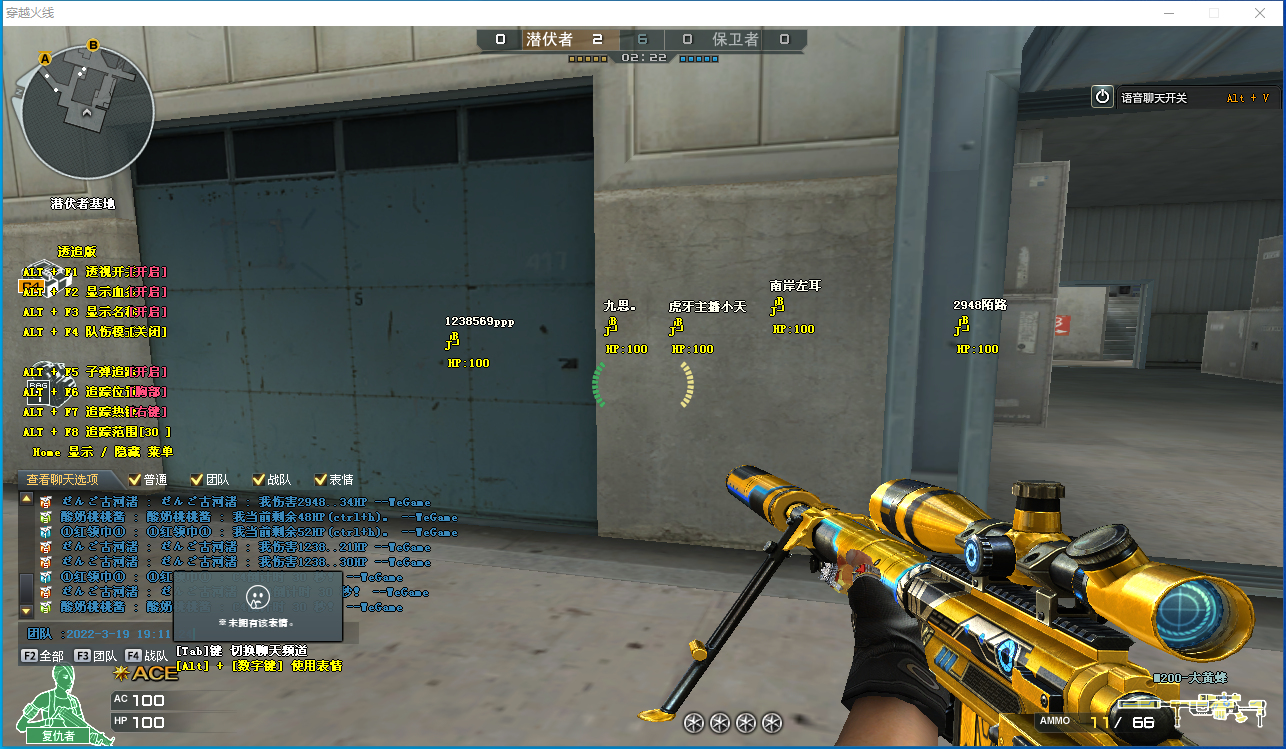This screenshot has height=749, width=1286.
Task: Click the chat log scroll-up arrow
Action: [26, 498]
